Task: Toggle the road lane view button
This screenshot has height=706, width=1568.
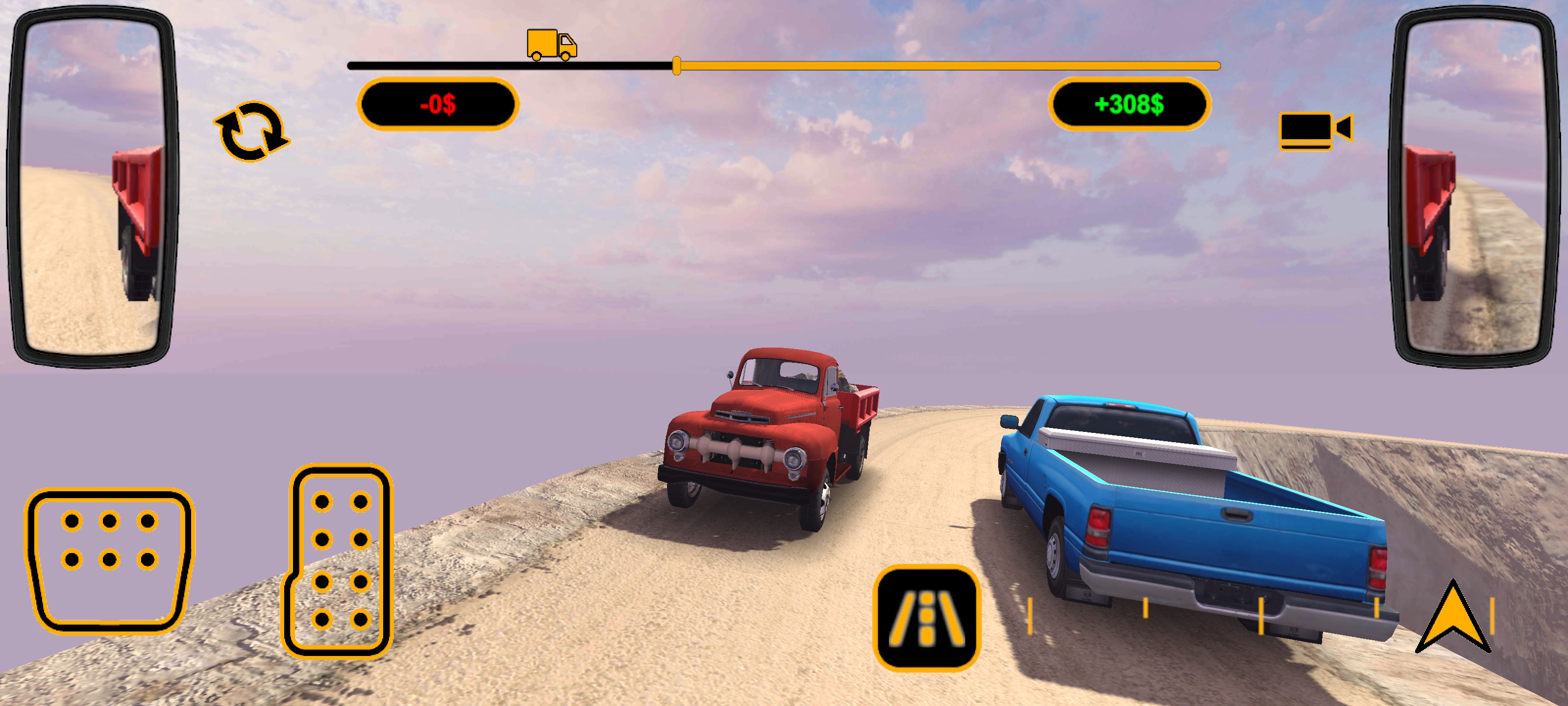Action: [x=926, y=618]
